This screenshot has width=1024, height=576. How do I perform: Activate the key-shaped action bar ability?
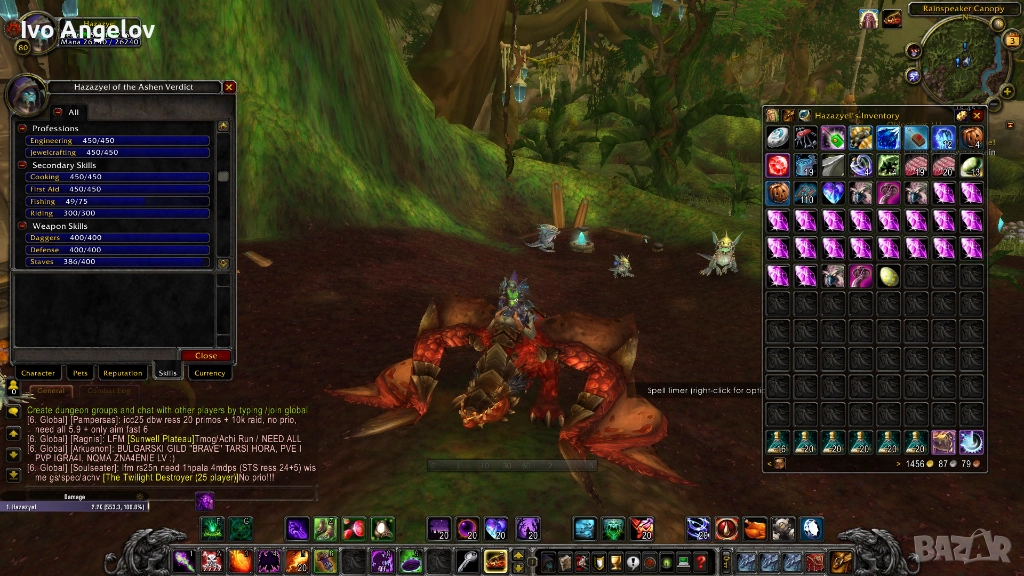[x=467, y=562]
